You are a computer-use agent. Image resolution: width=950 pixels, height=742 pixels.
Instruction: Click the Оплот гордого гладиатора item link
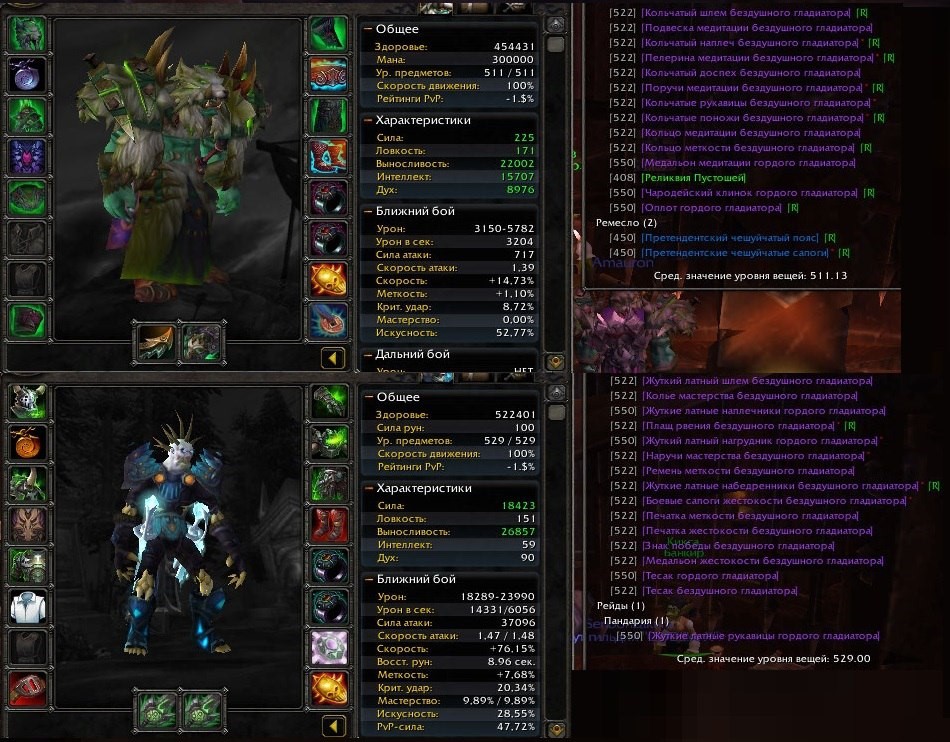[710, 208]
